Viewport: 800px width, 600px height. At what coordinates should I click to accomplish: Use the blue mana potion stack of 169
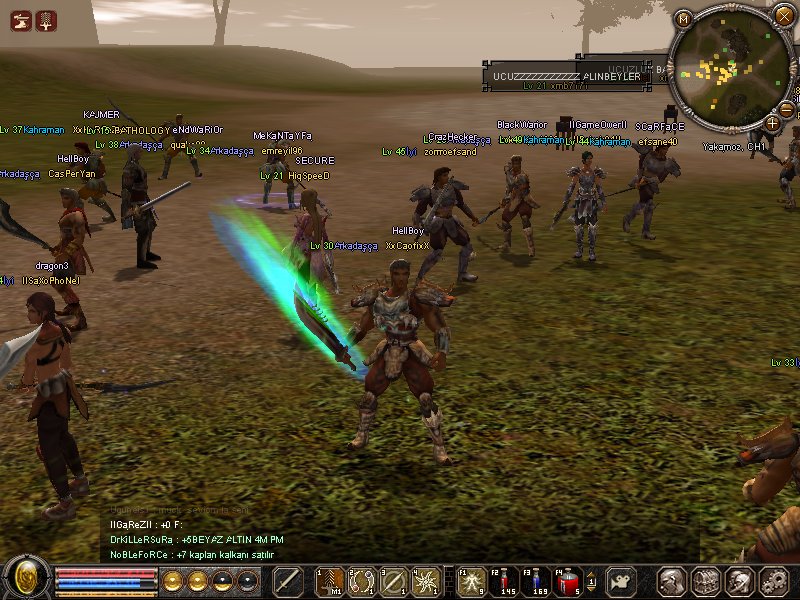tap(537, 581)
